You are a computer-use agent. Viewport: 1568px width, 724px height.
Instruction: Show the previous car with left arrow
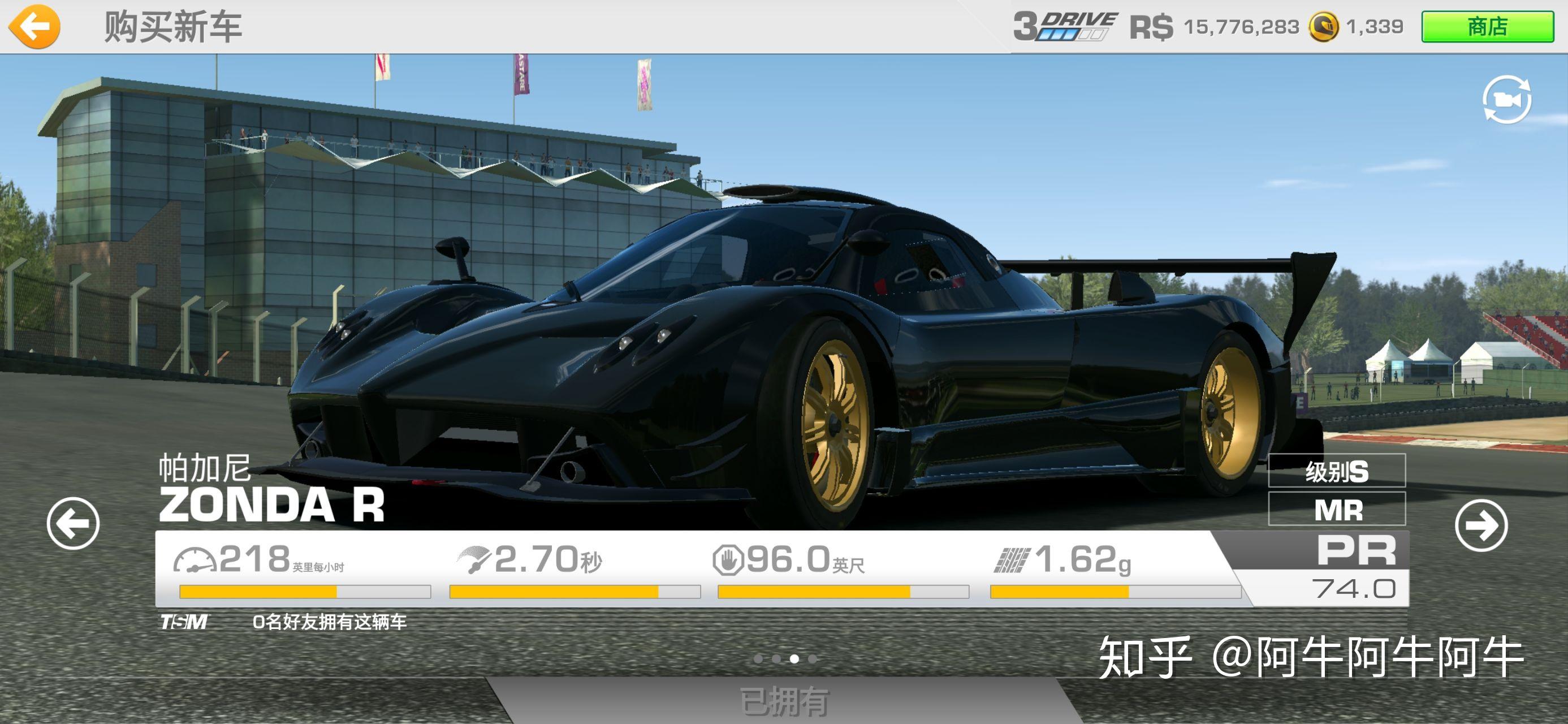pyautogui.click(x=73, y=524)
